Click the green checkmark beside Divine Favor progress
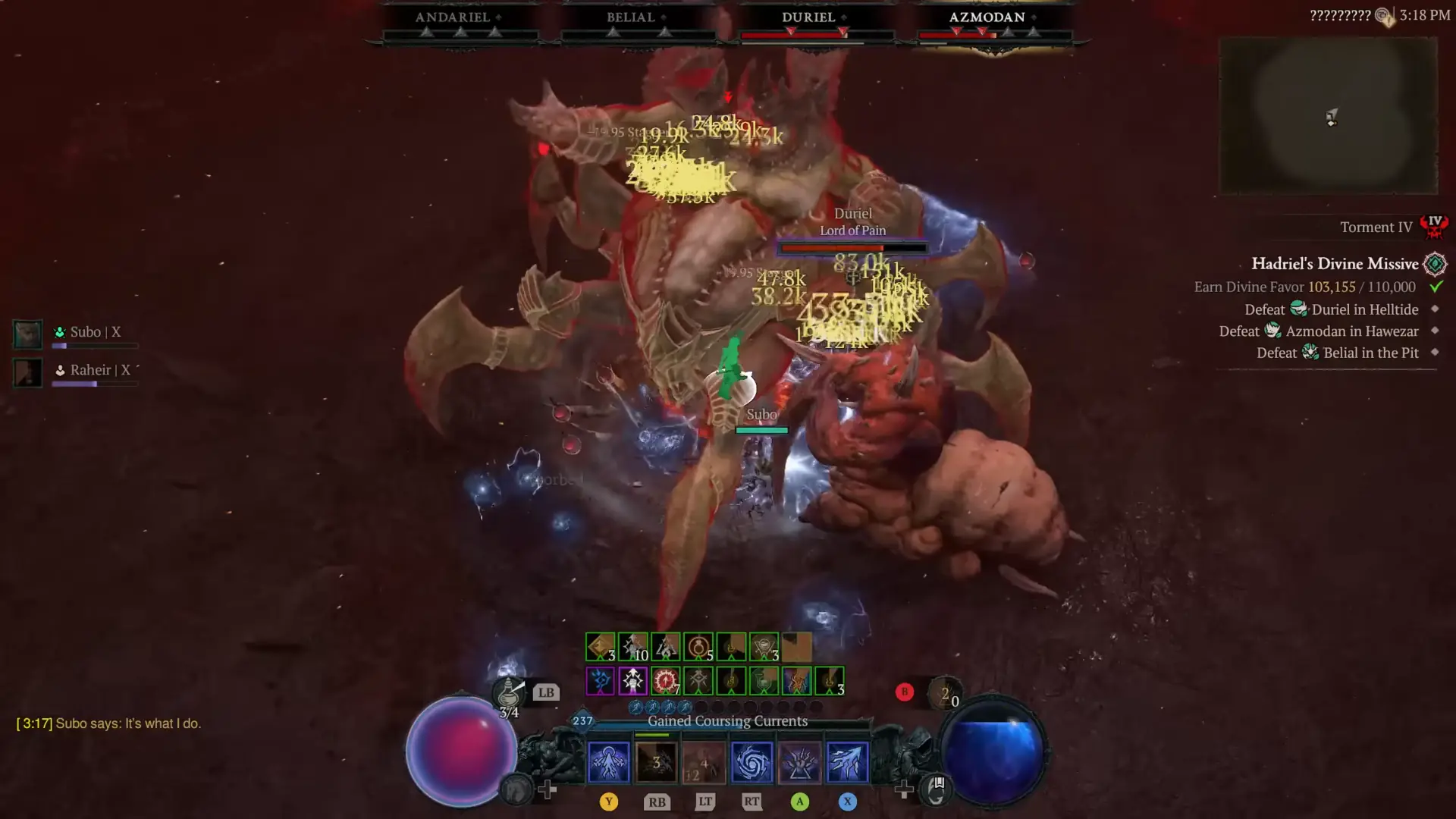1456x819 pixels. tap(1435, 287)
